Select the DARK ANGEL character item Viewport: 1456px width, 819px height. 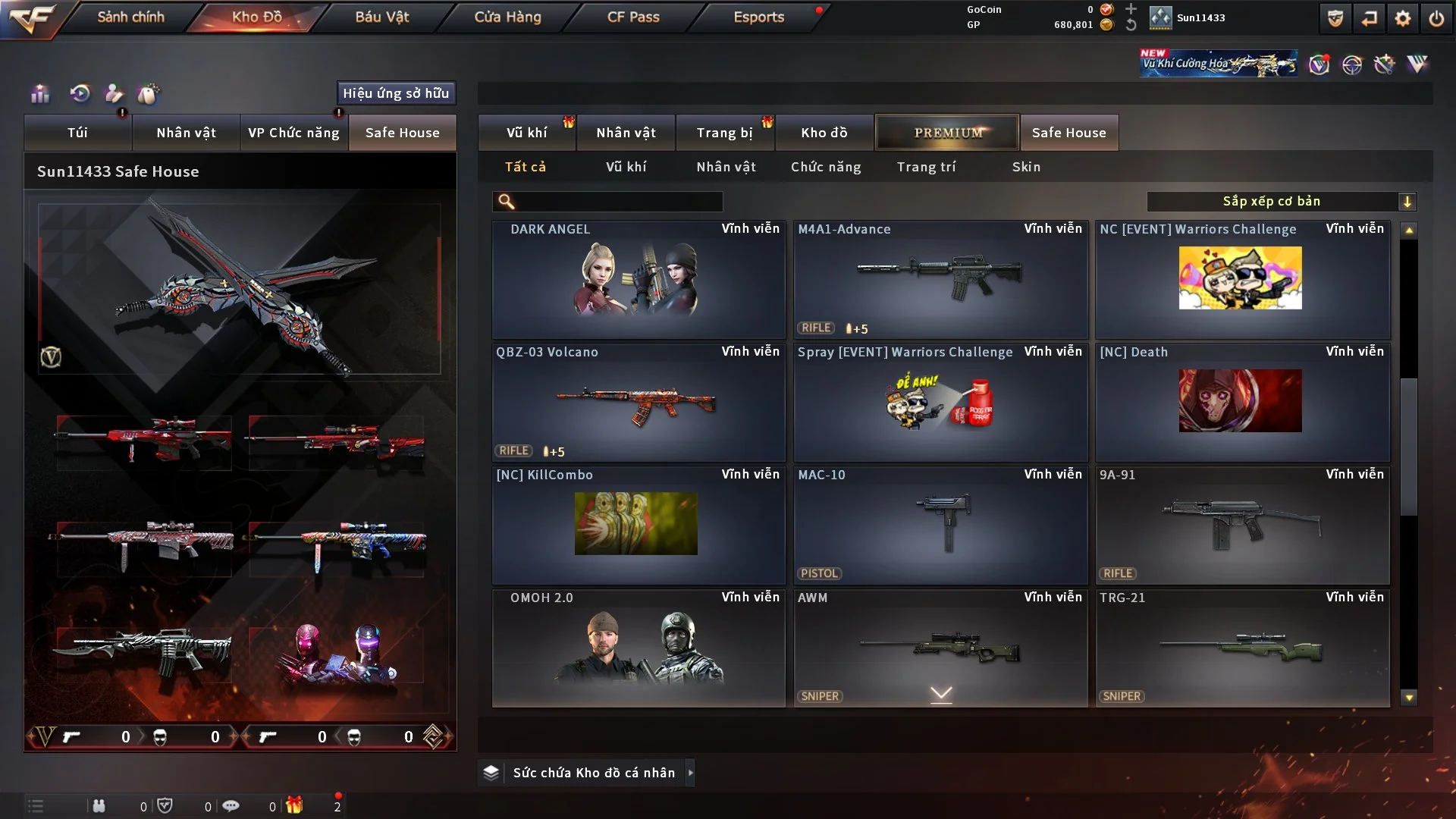click(x=638, y=279)
